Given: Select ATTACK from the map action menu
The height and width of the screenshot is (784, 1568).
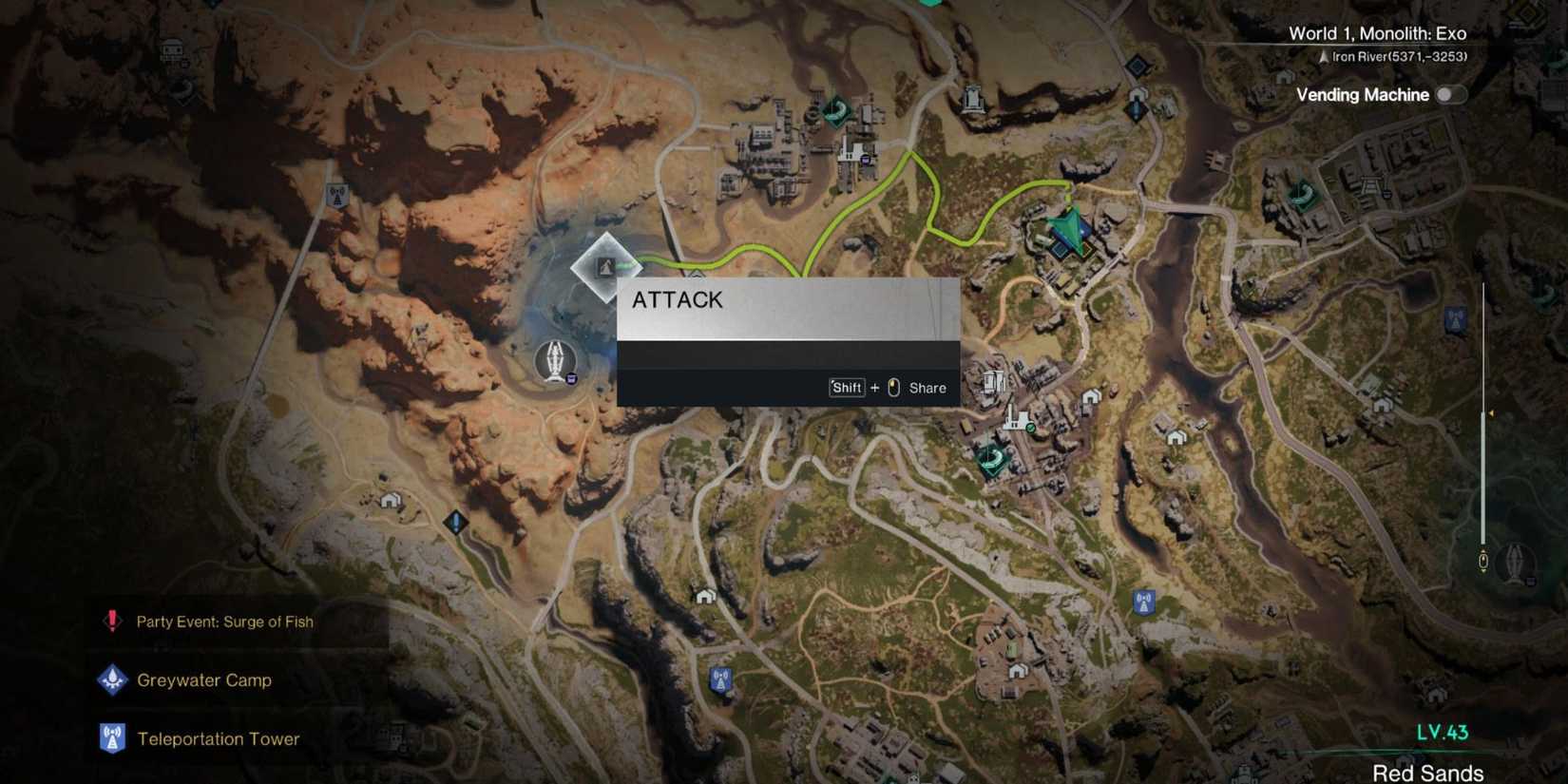Looking at the screenshot, I should coord(678,299).
